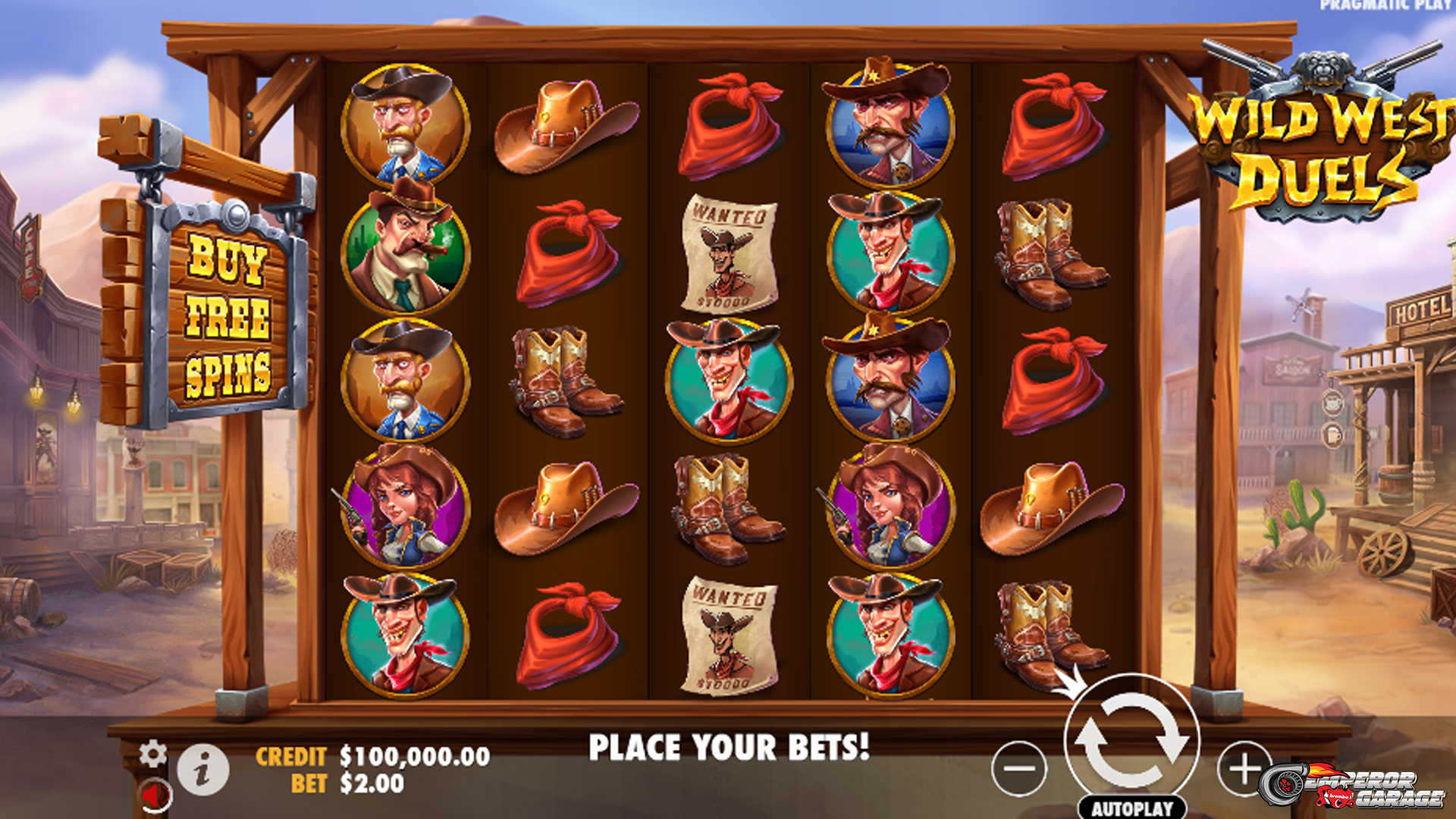Viewport: 1456px width, 819px height.
Task: Show game info with the i button
Action: (202, 770)
